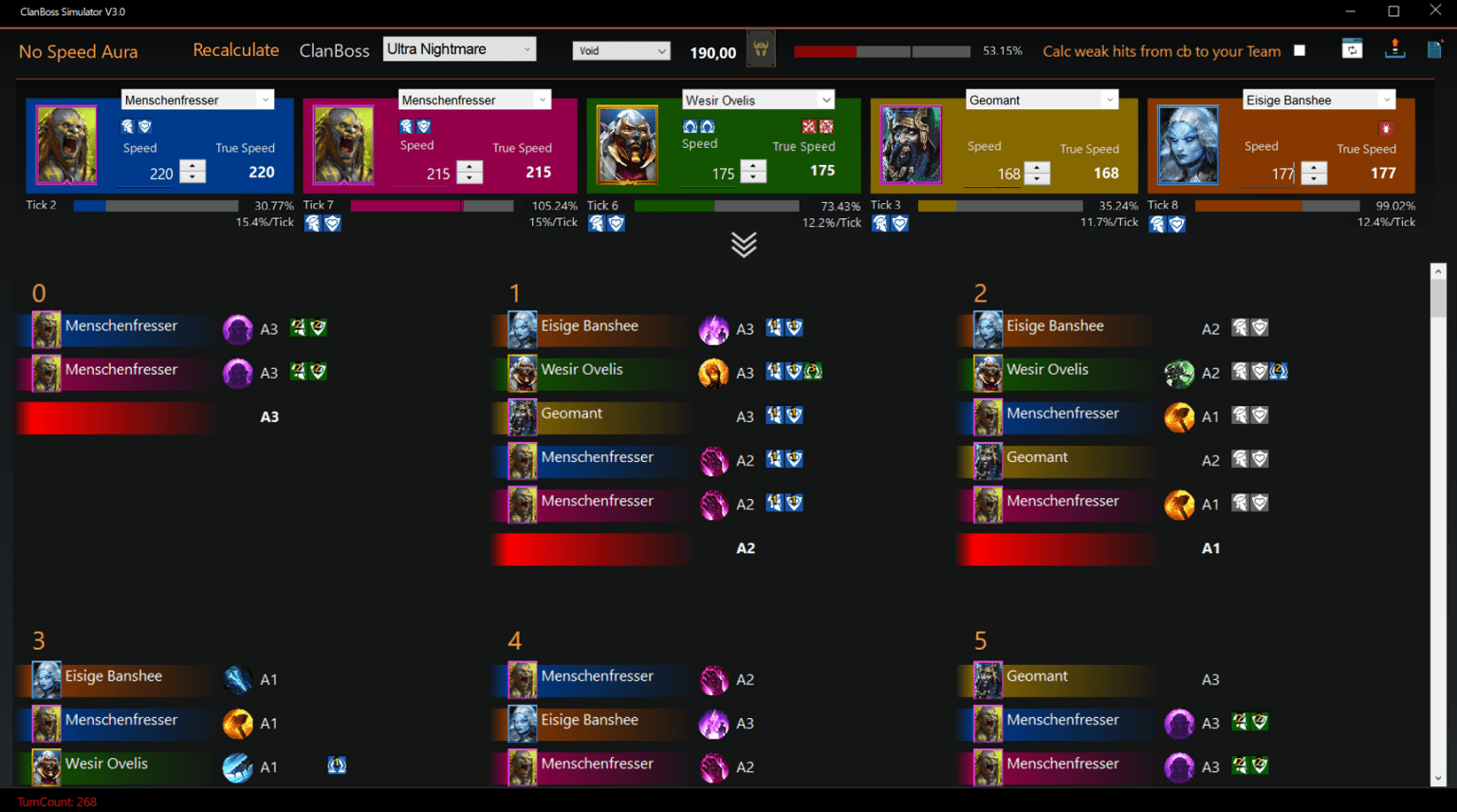Click the No Speed Aura label
This screenshot has height=812, width=1457.
click(78, 51)
